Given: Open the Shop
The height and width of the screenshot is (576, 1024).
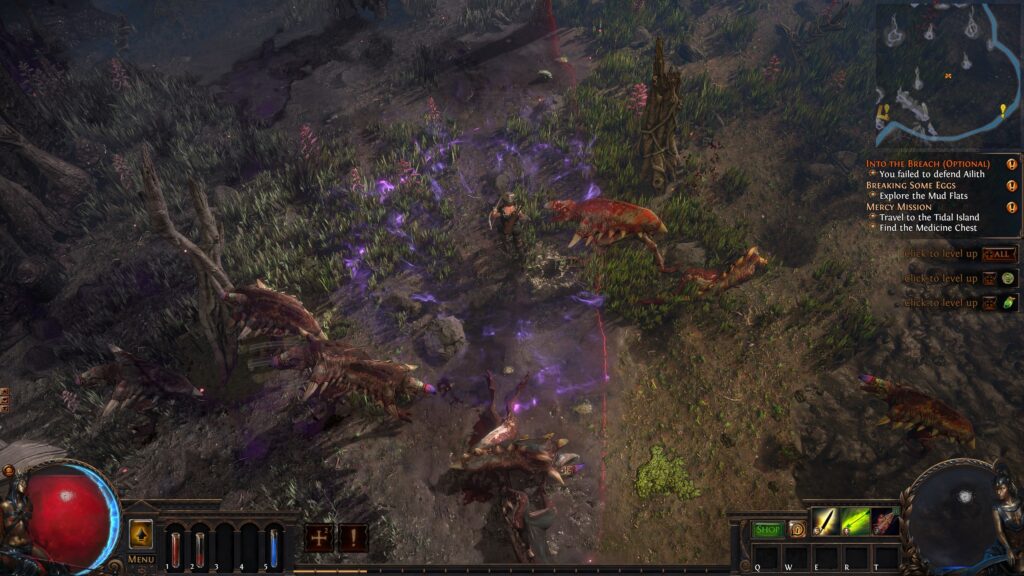Looking at the screenshot, I should click(768, 529).
